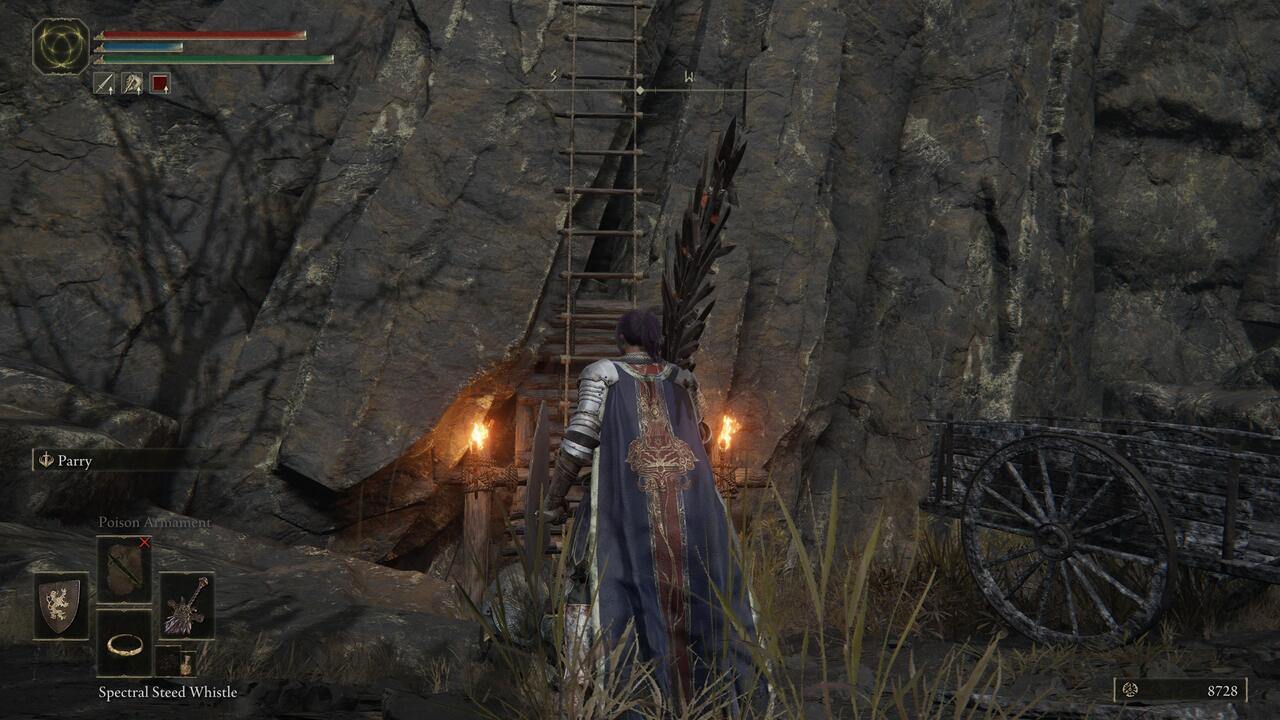Select the sword buff status icon
Image resolution: width=1280 pixels, height=720 pixels.
(x=104, y=83)
